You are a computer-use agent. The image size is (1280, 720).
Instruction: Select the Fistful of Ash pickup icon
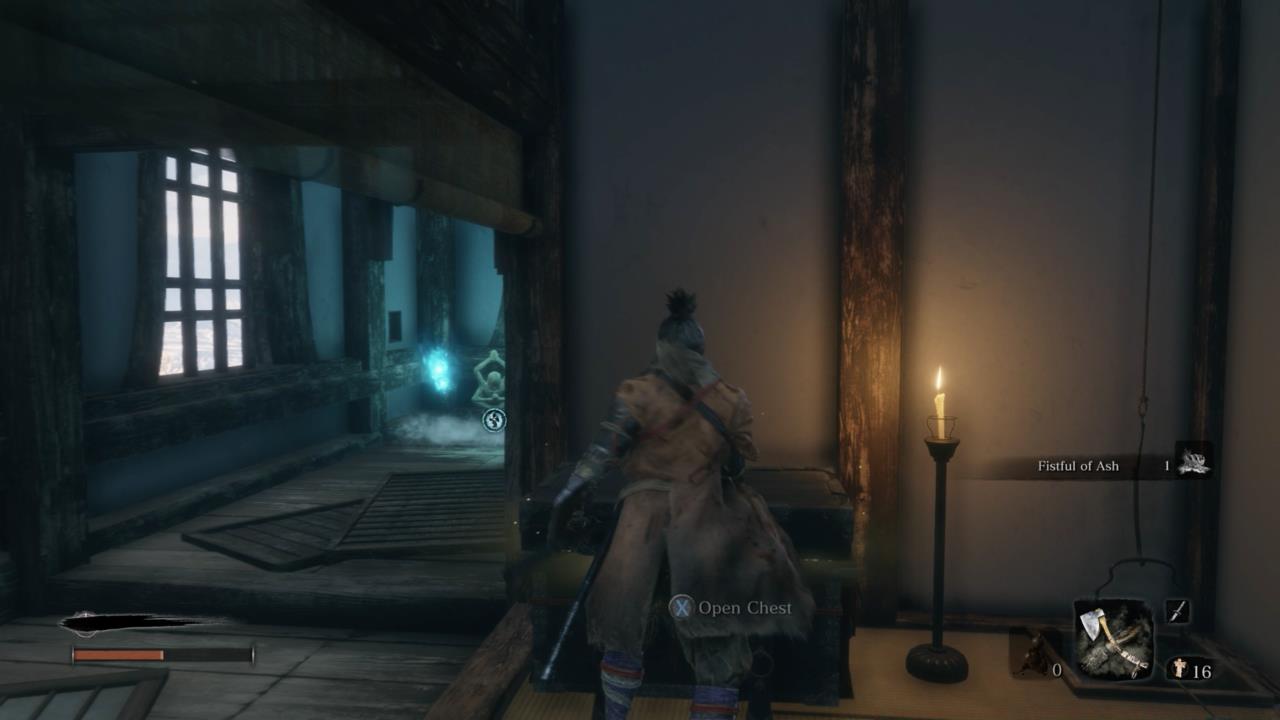coord(1194,463)
